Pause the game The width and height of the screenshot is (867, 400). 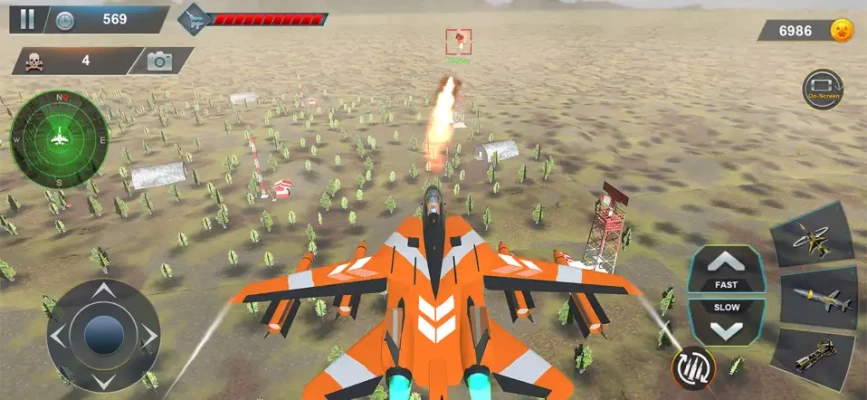tap(27, 18)
